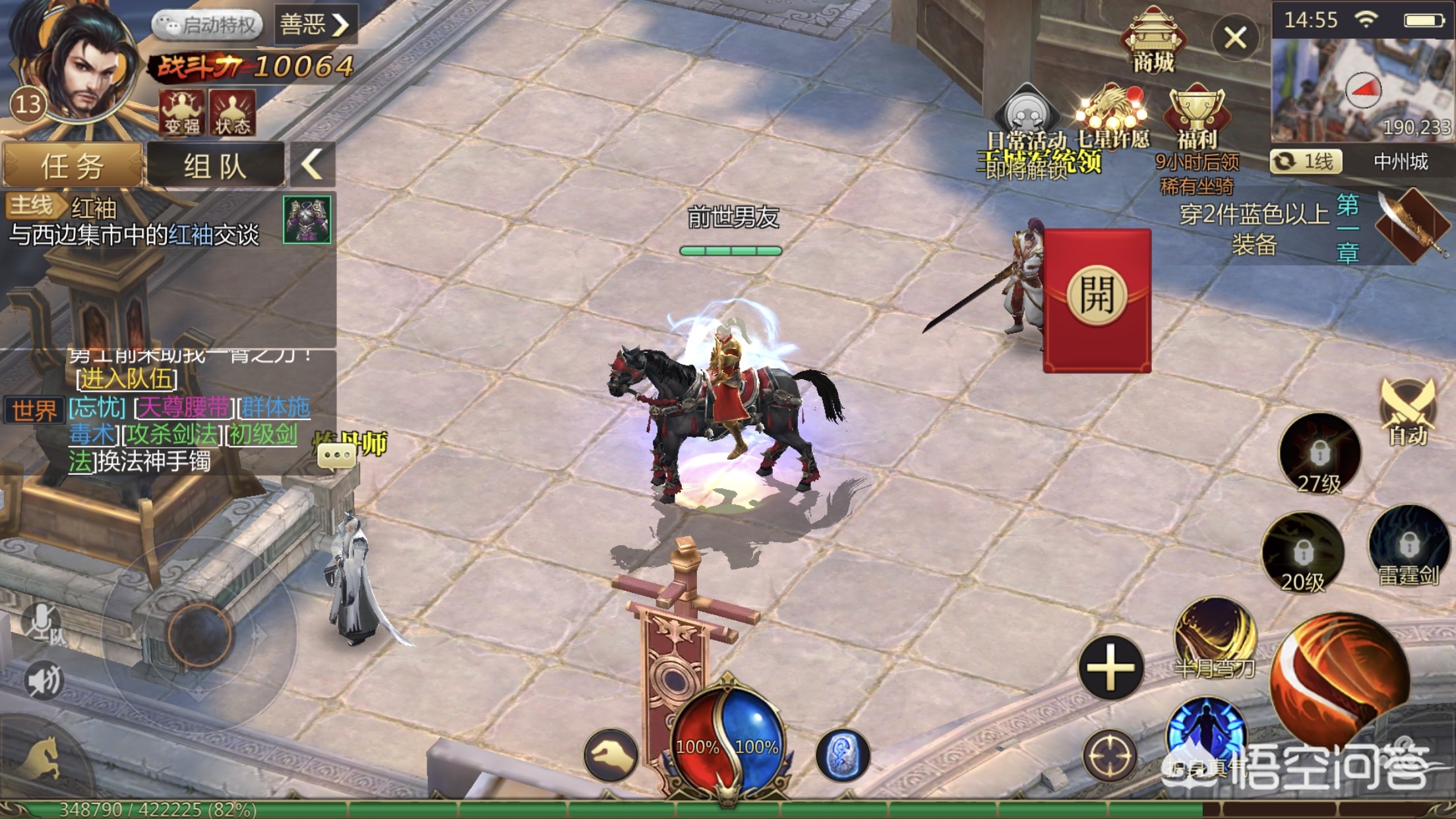Click the 进入队伍 join team link
Image resolution: width=1456 pixels, height=819 pixels.
tap(127, 379)
